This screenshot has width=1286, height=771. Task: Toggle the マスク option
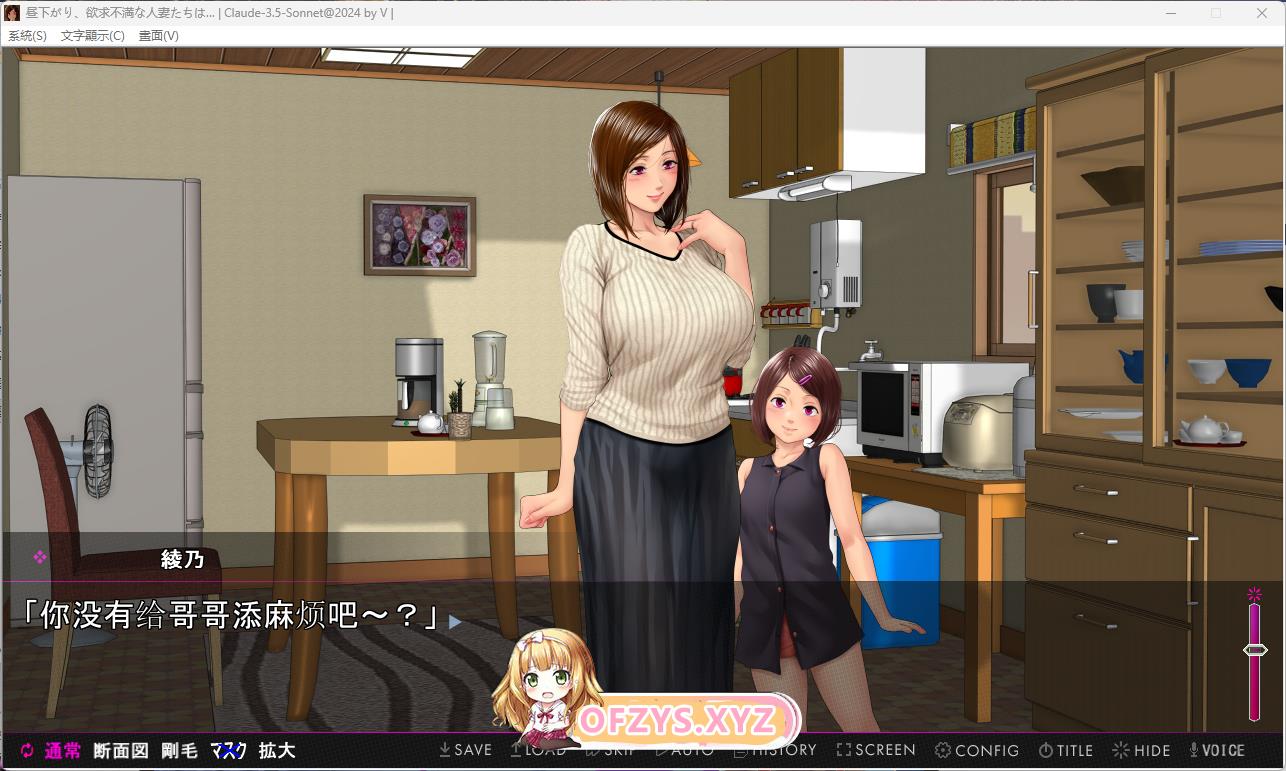[228, 751]
